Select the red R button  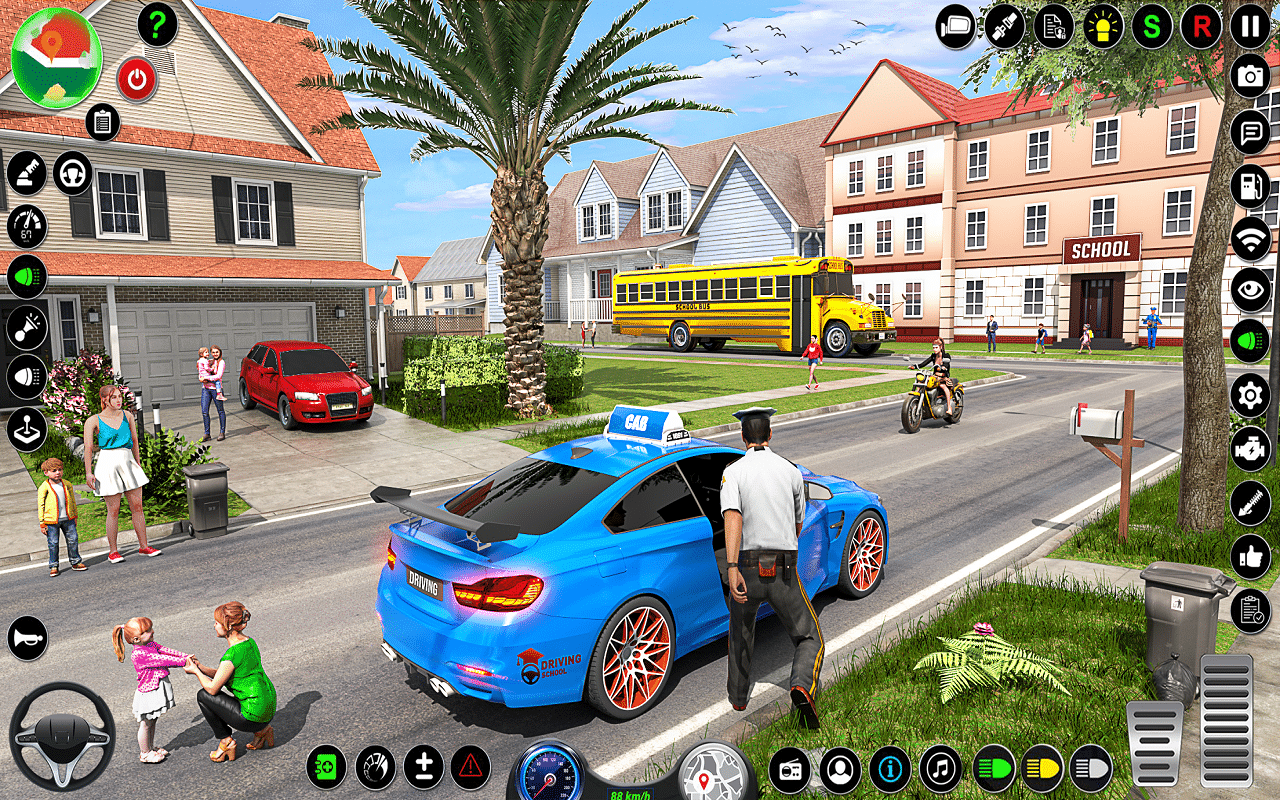pos(1201,26)
